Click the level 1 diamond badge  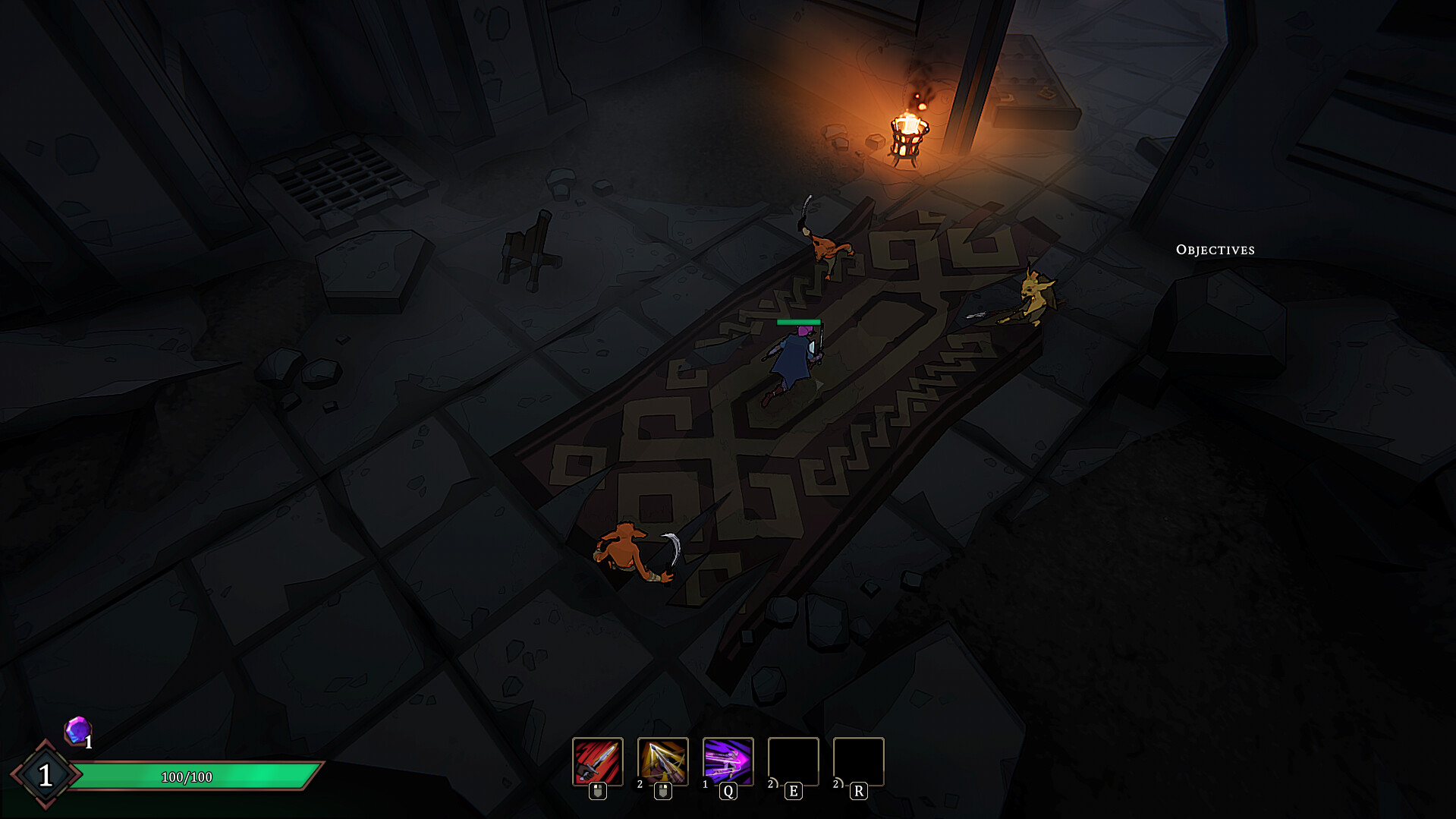pyautogui.click(x=47, y=776)
